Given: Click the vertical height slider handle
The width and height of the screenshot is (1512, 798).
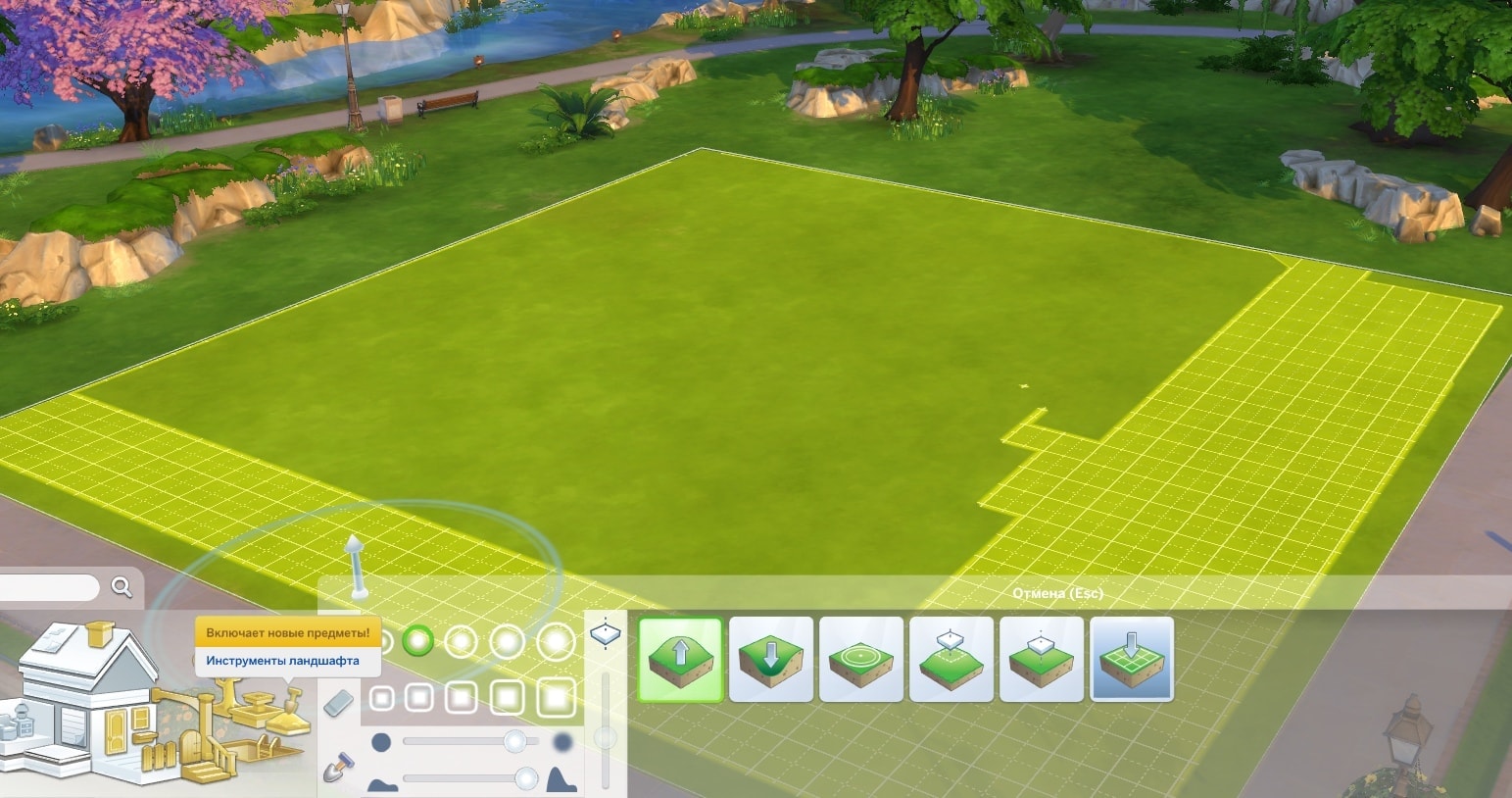Looking at the screenshot, I should point(606,737).
